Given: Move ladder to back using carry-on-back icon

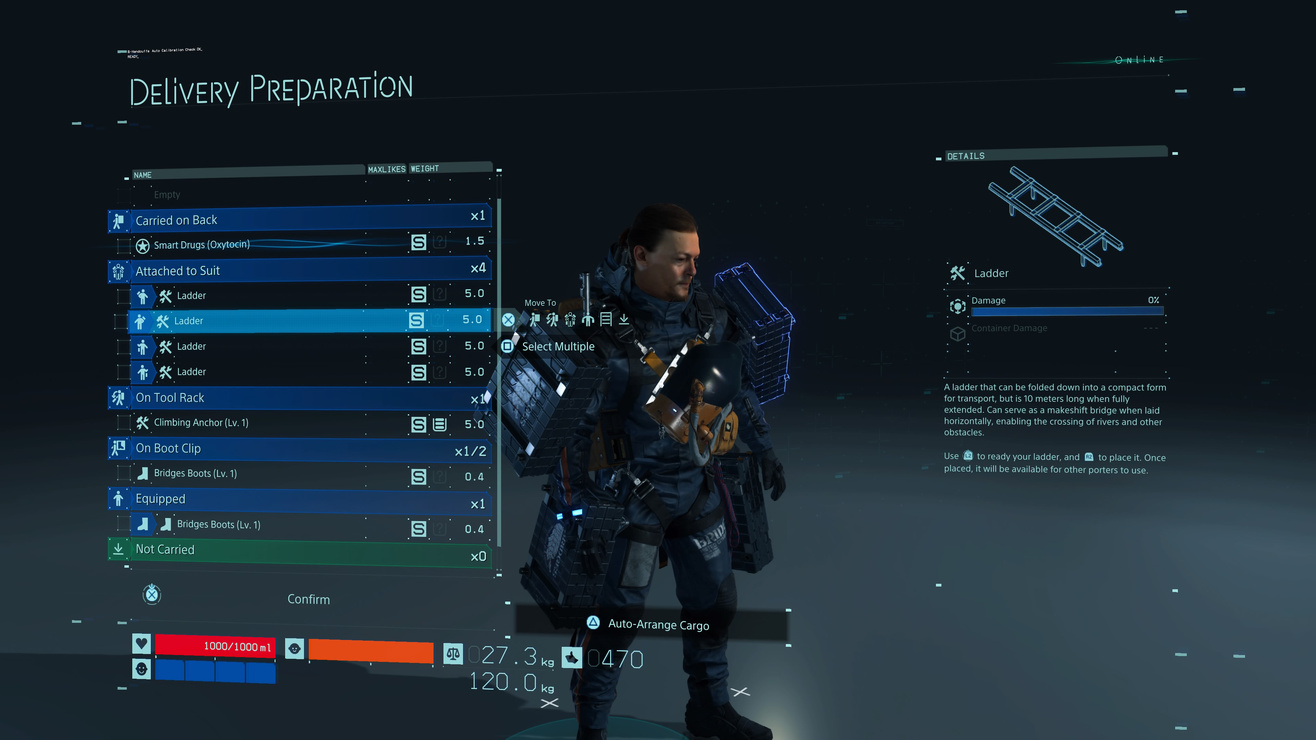Looking at the screenshot, I should [x=535, y=320].
